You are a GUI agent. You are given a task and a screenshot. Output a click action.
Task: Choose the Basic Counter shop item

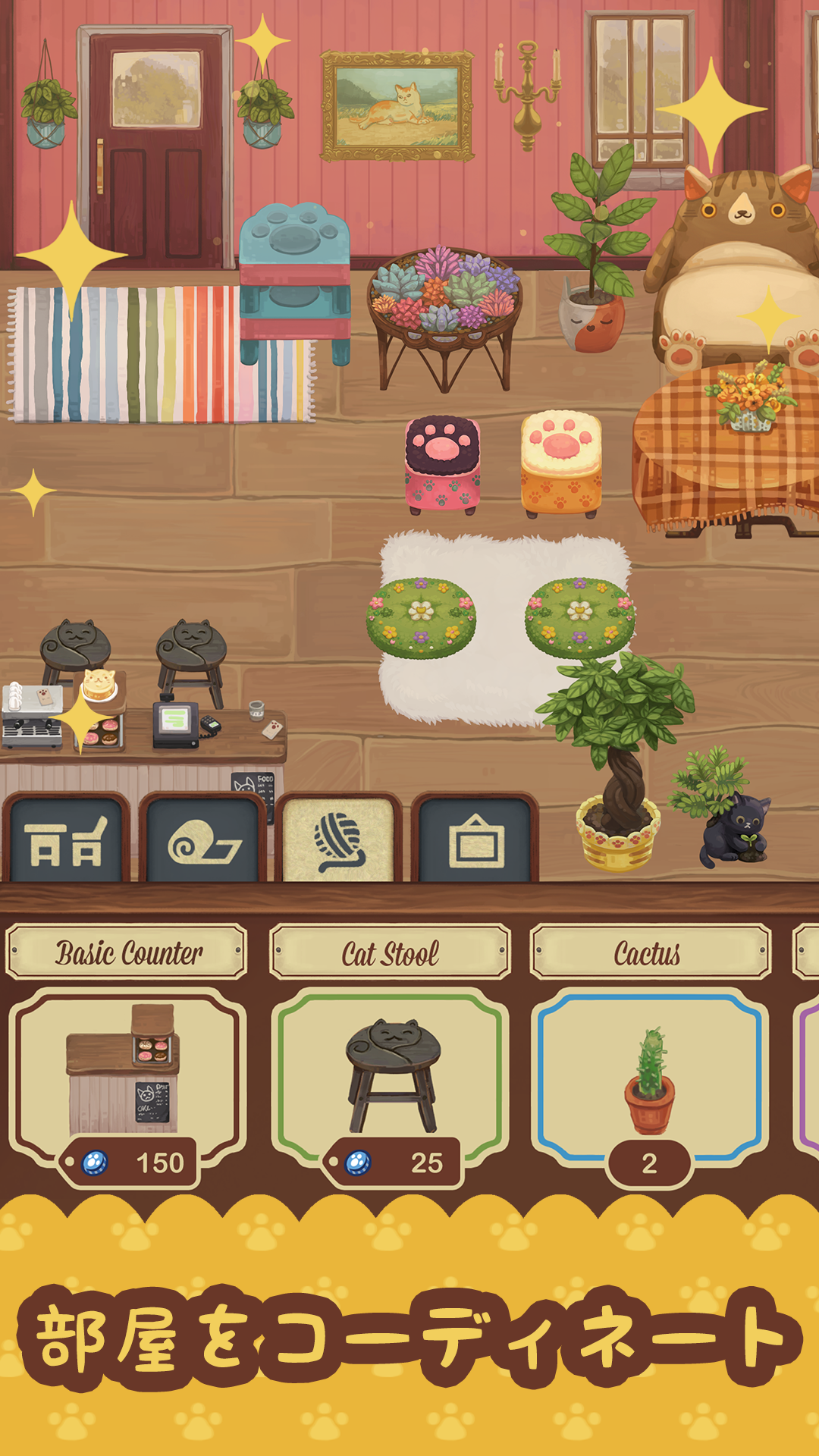126,1069
